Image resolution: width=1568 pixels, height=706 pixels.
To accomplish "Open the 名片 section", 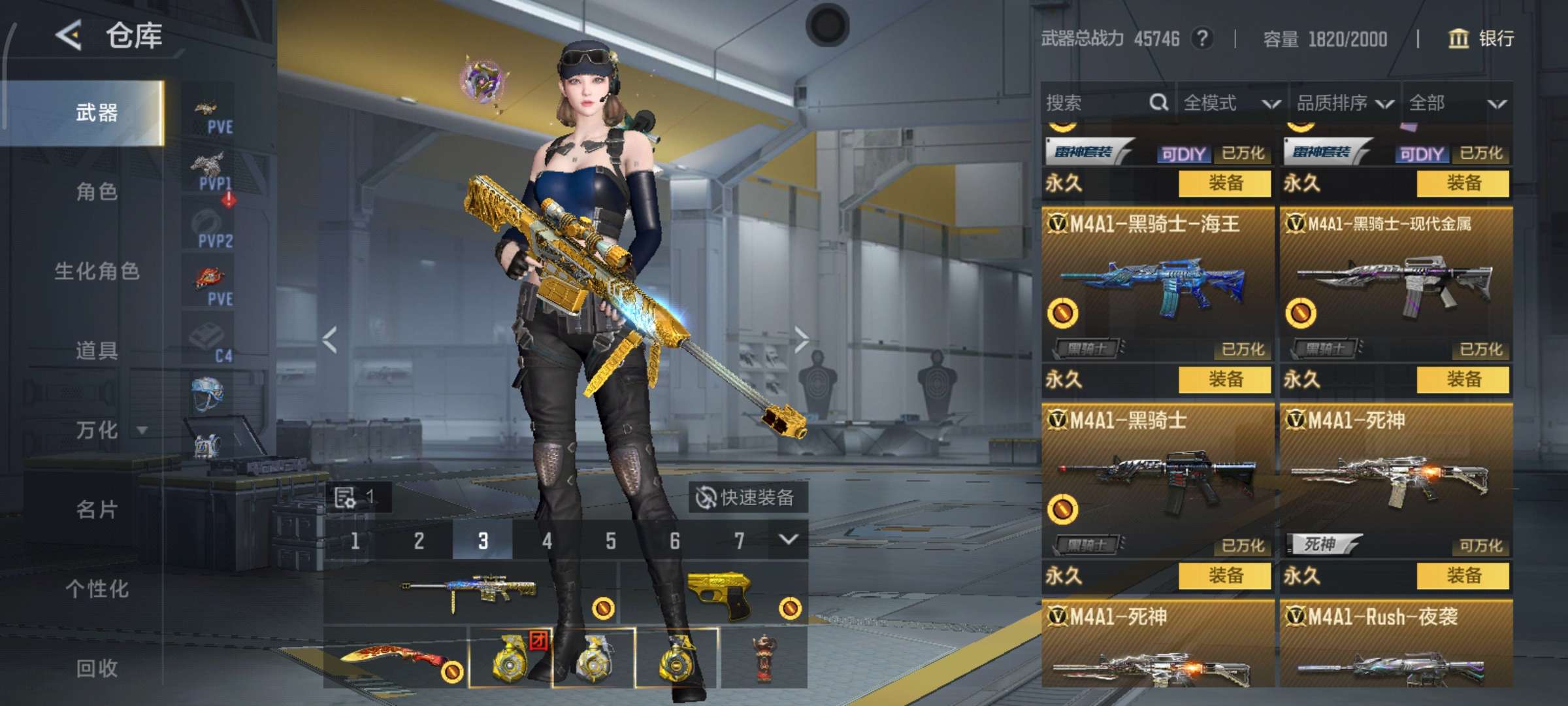I will (x=97, y=510).
